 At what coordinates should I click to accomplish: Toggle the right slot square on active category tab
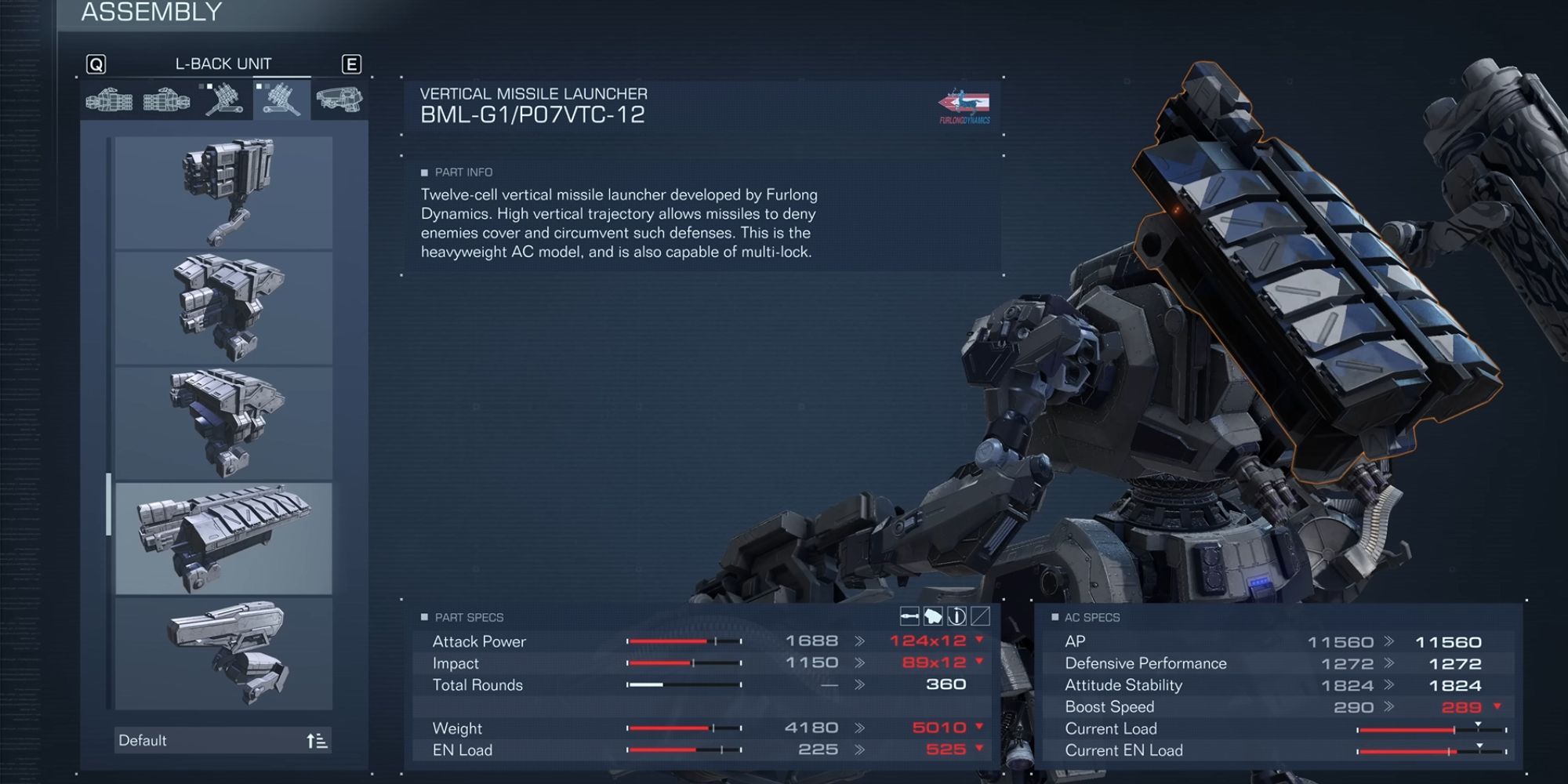click(266, 85)
